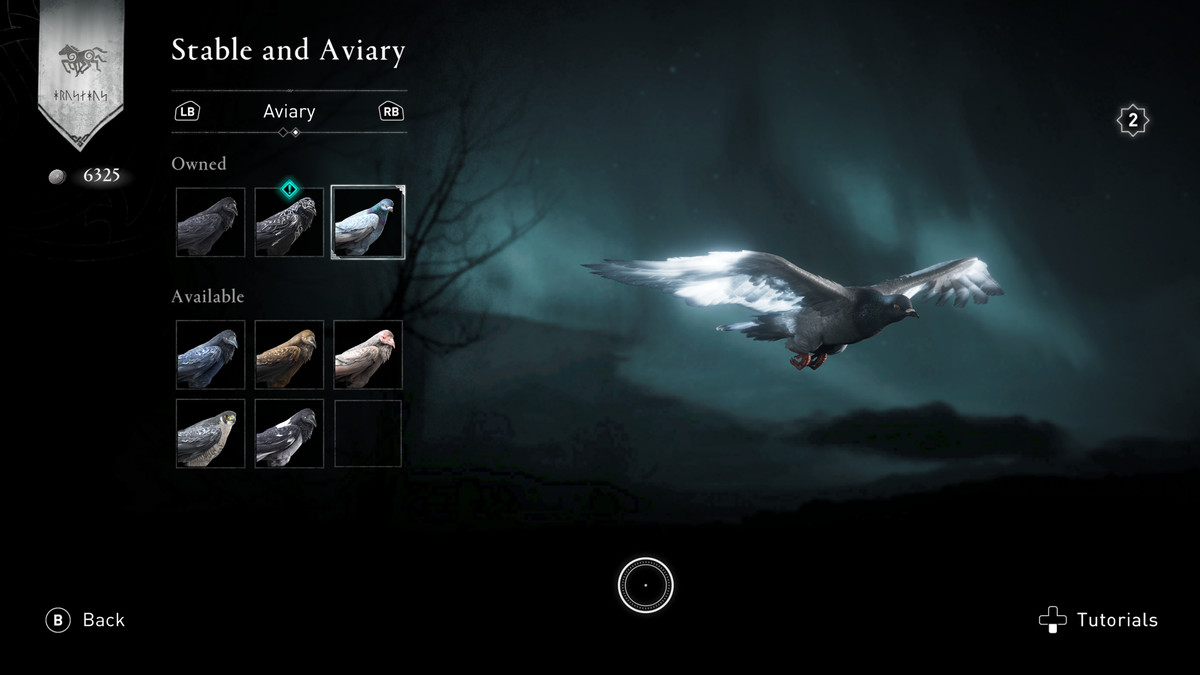The height and width of the screenshot is (675, 1200).
Task: Select the plain black raven skin
Action: coord(210,222)
